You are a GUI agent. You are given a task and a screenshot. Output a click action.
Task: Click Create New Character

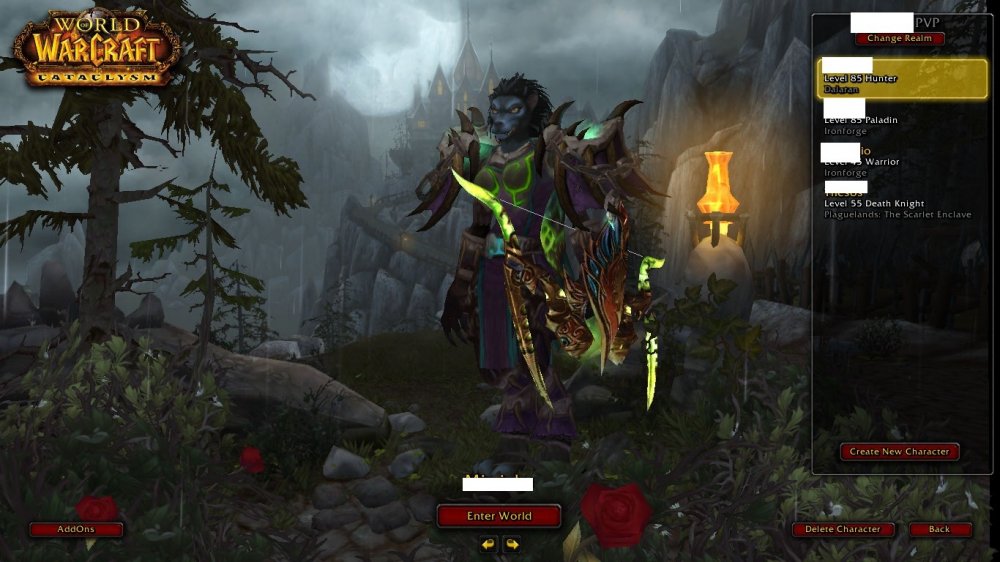899,452
